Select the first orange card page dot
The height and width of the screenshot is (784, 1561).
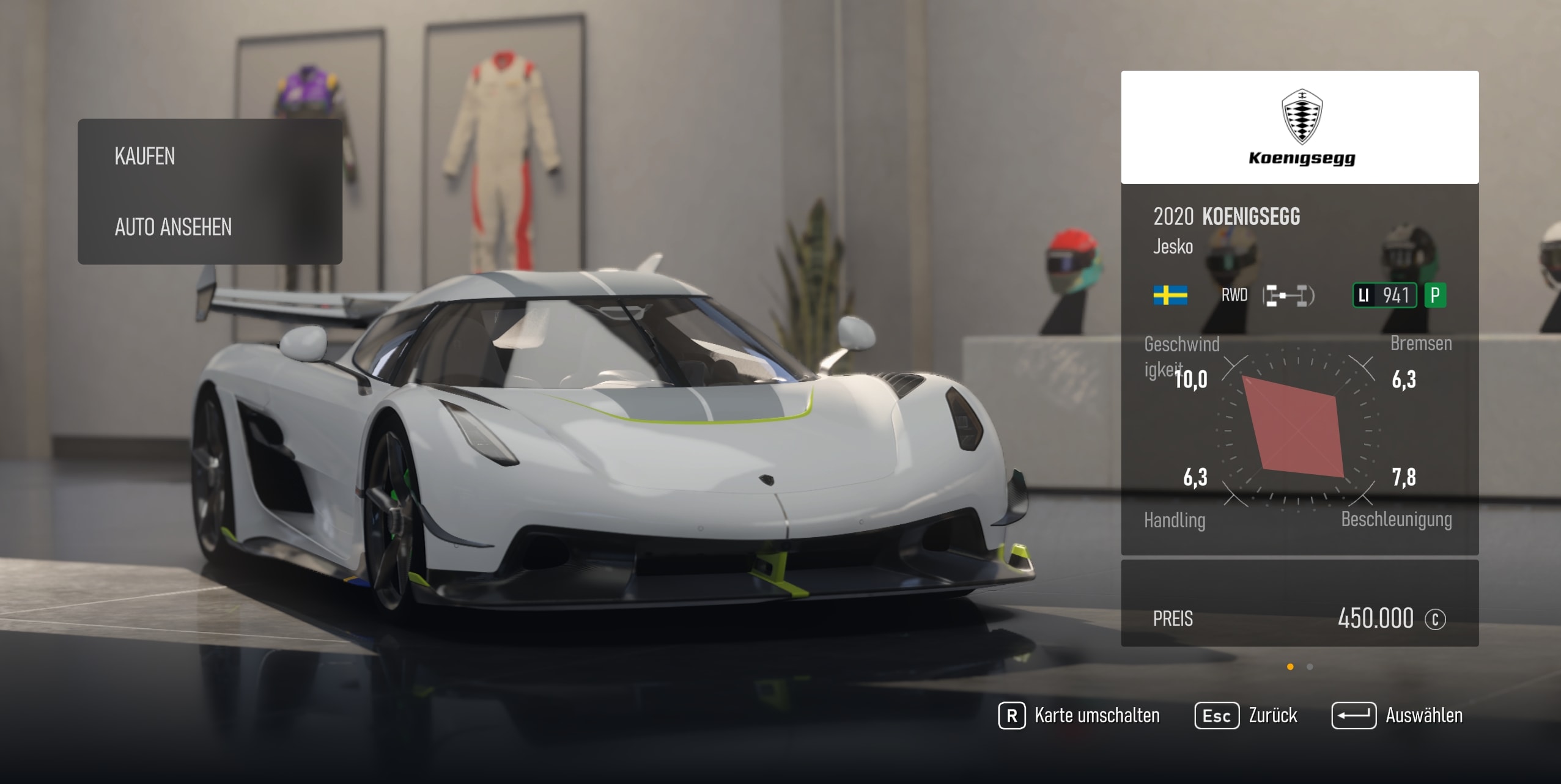pyautogui.click(x=1290, y=667)
